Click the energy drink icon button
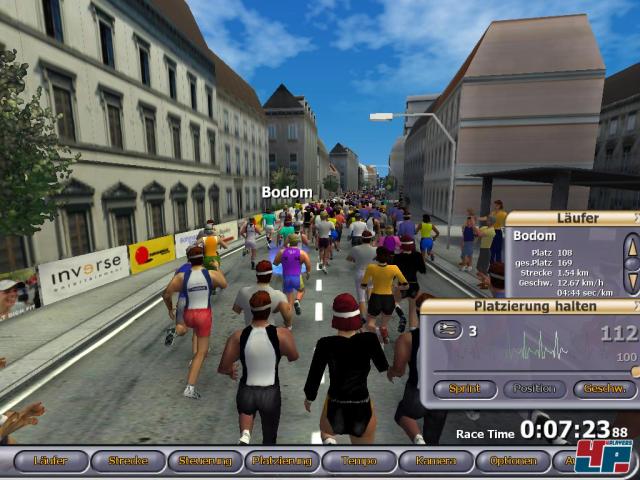640x480 pixels. pyautogui.click(x=447, y=330)
